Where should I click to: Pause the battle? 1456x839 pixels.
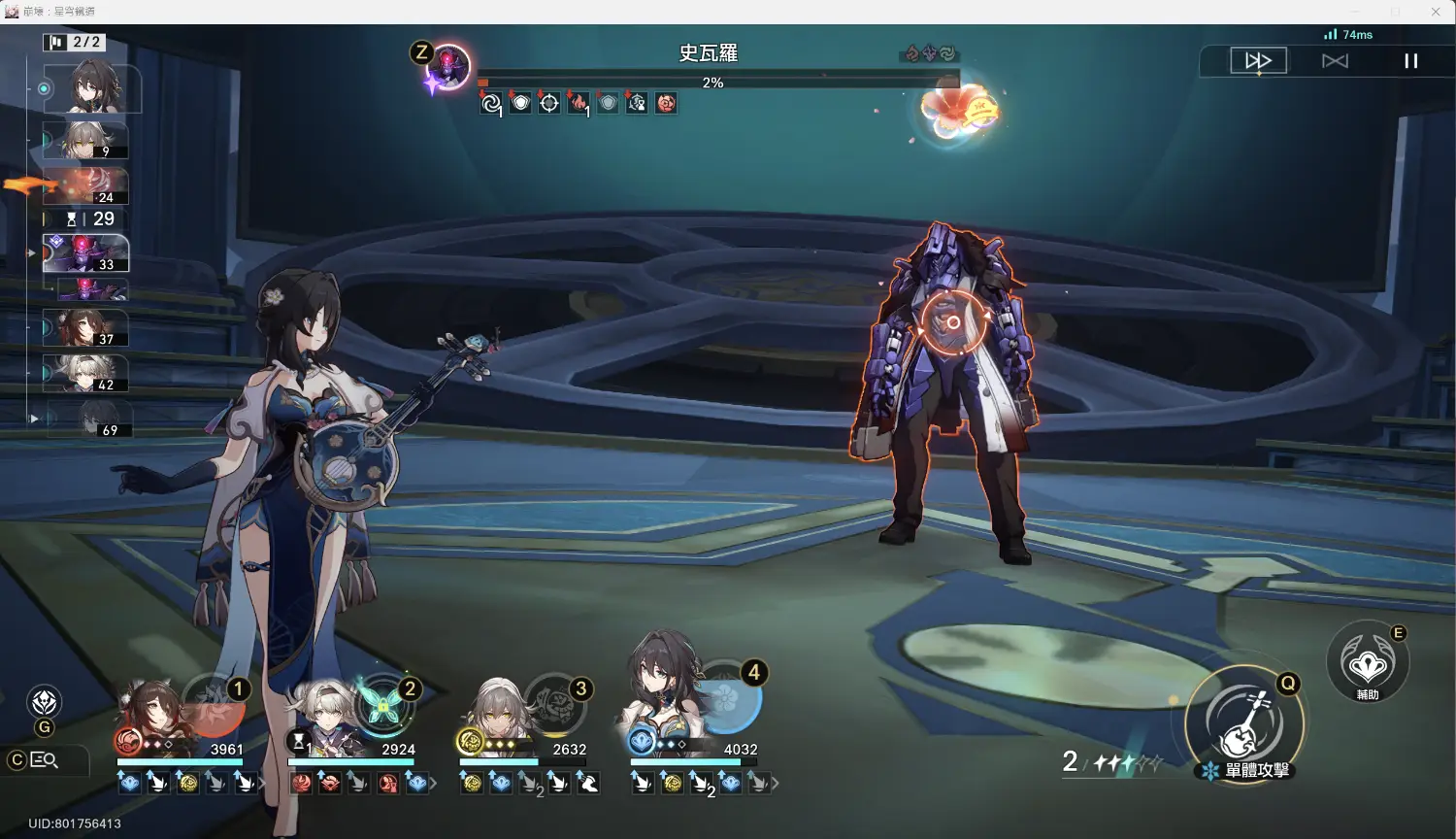click(x=1410, y=61)
